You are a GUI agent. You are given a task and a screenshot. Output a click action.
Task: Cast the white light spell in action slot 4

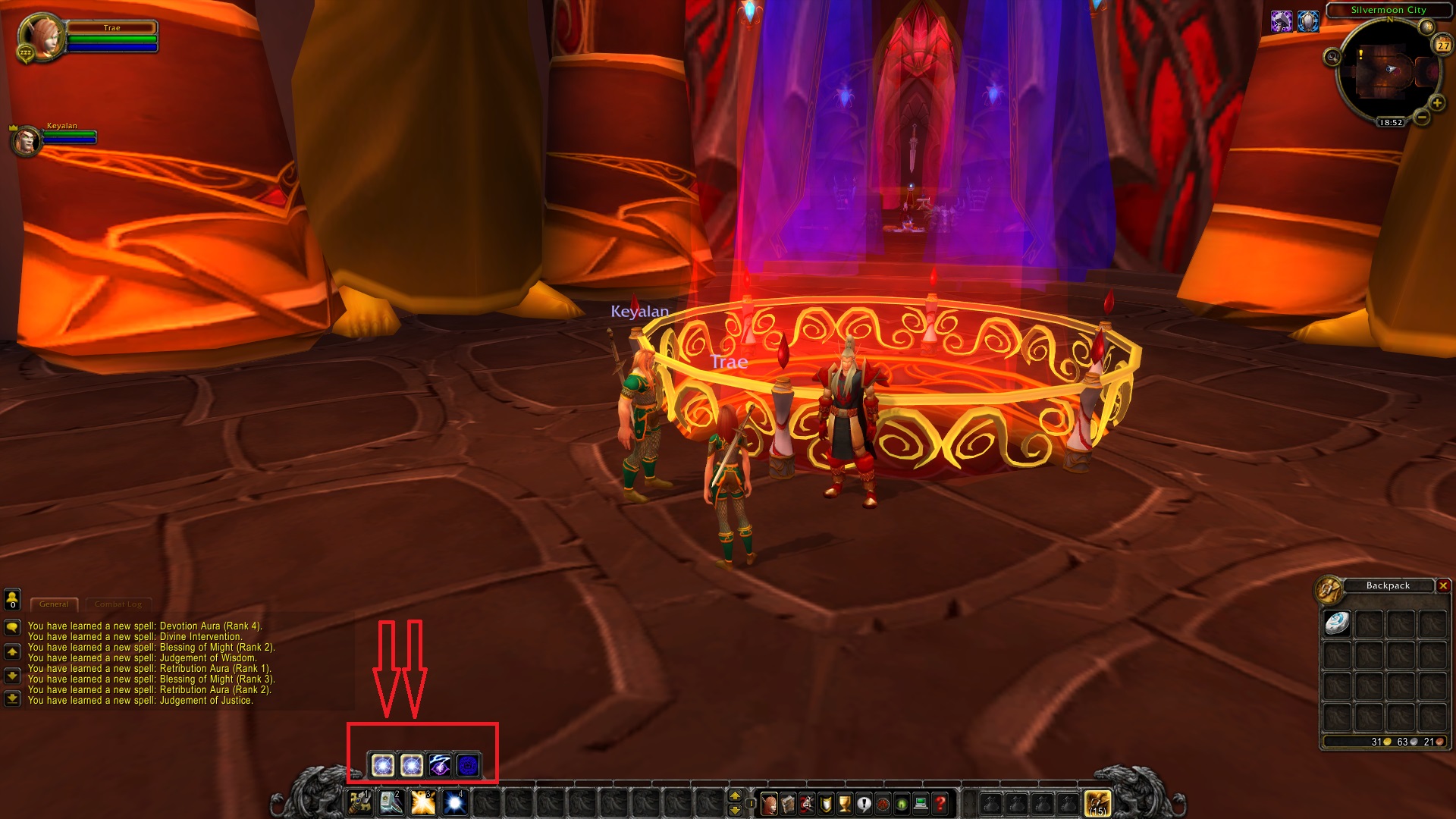coord(453,803)
